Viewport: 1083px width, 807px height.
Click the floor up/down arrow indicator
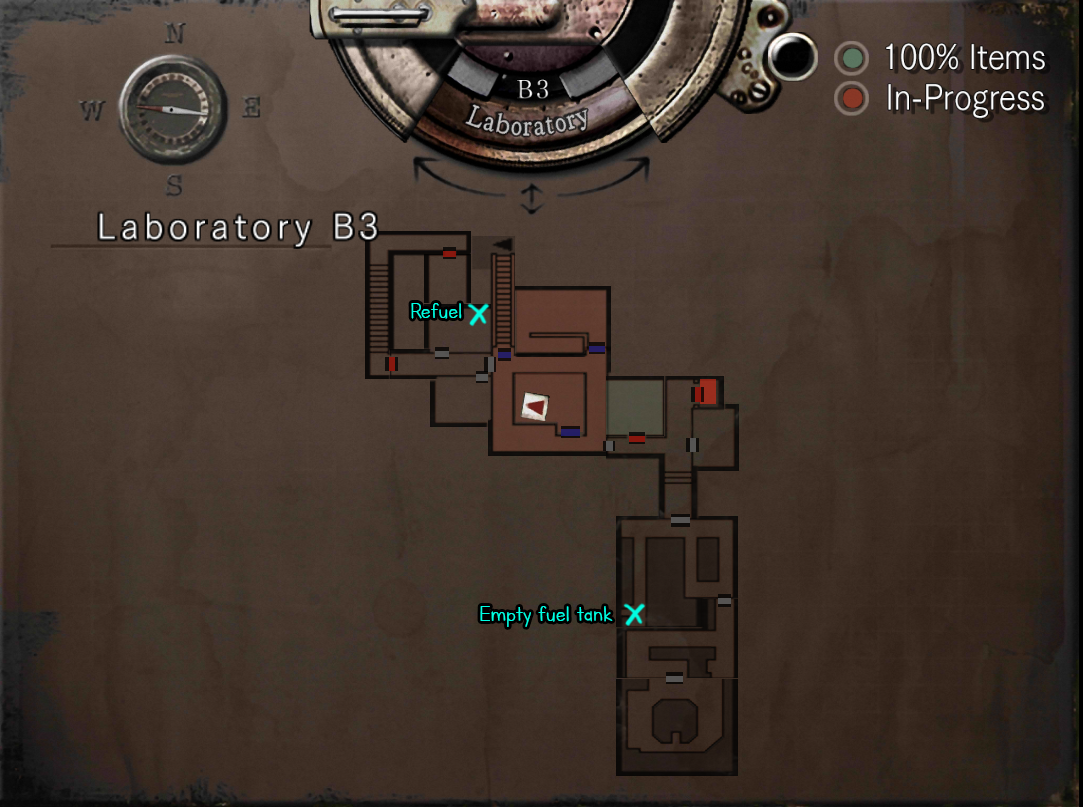[x=532, y=200]
